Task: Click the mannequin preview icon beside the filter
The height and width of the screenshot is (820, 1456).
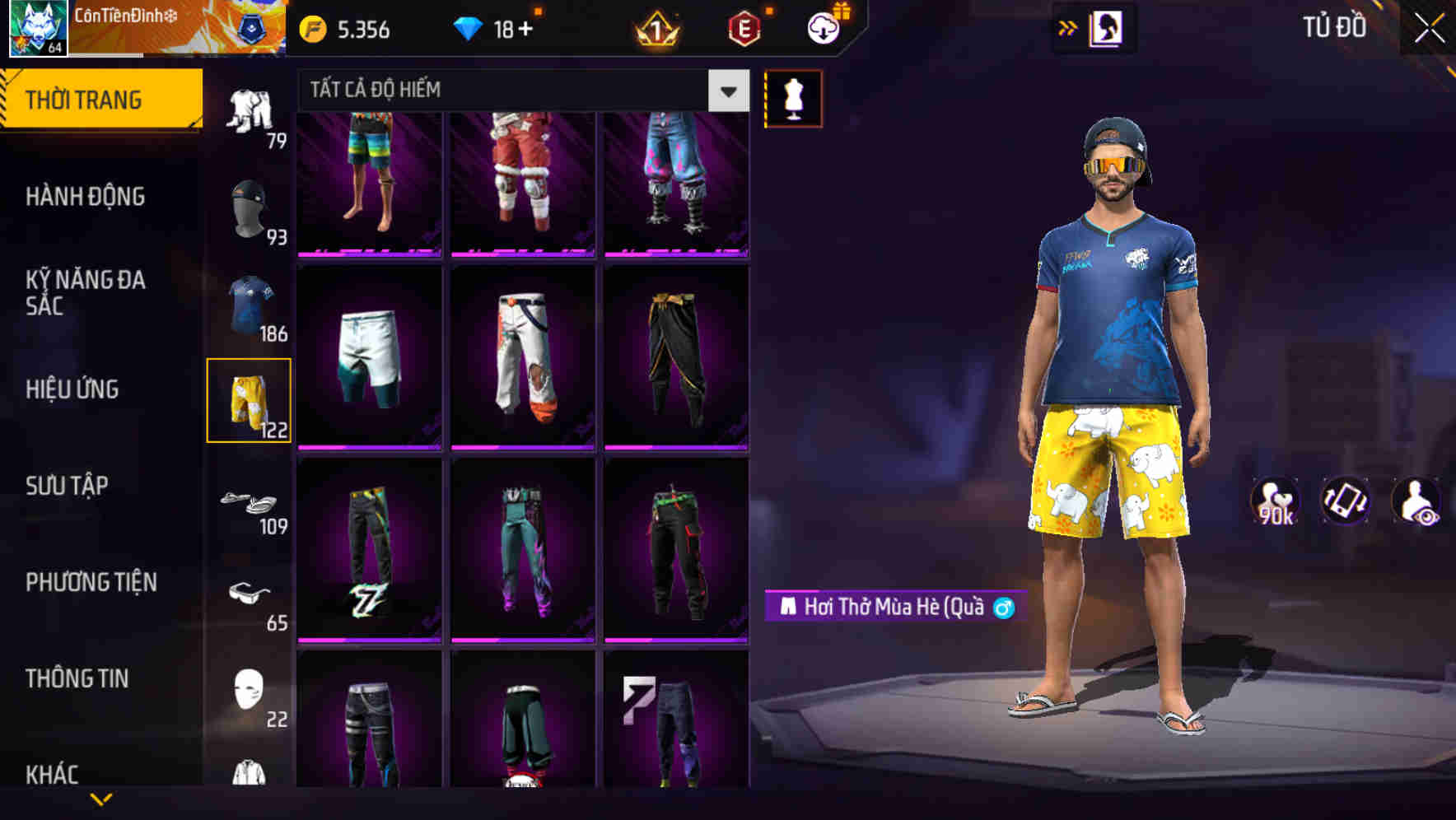Action: (x=793, y=97)
